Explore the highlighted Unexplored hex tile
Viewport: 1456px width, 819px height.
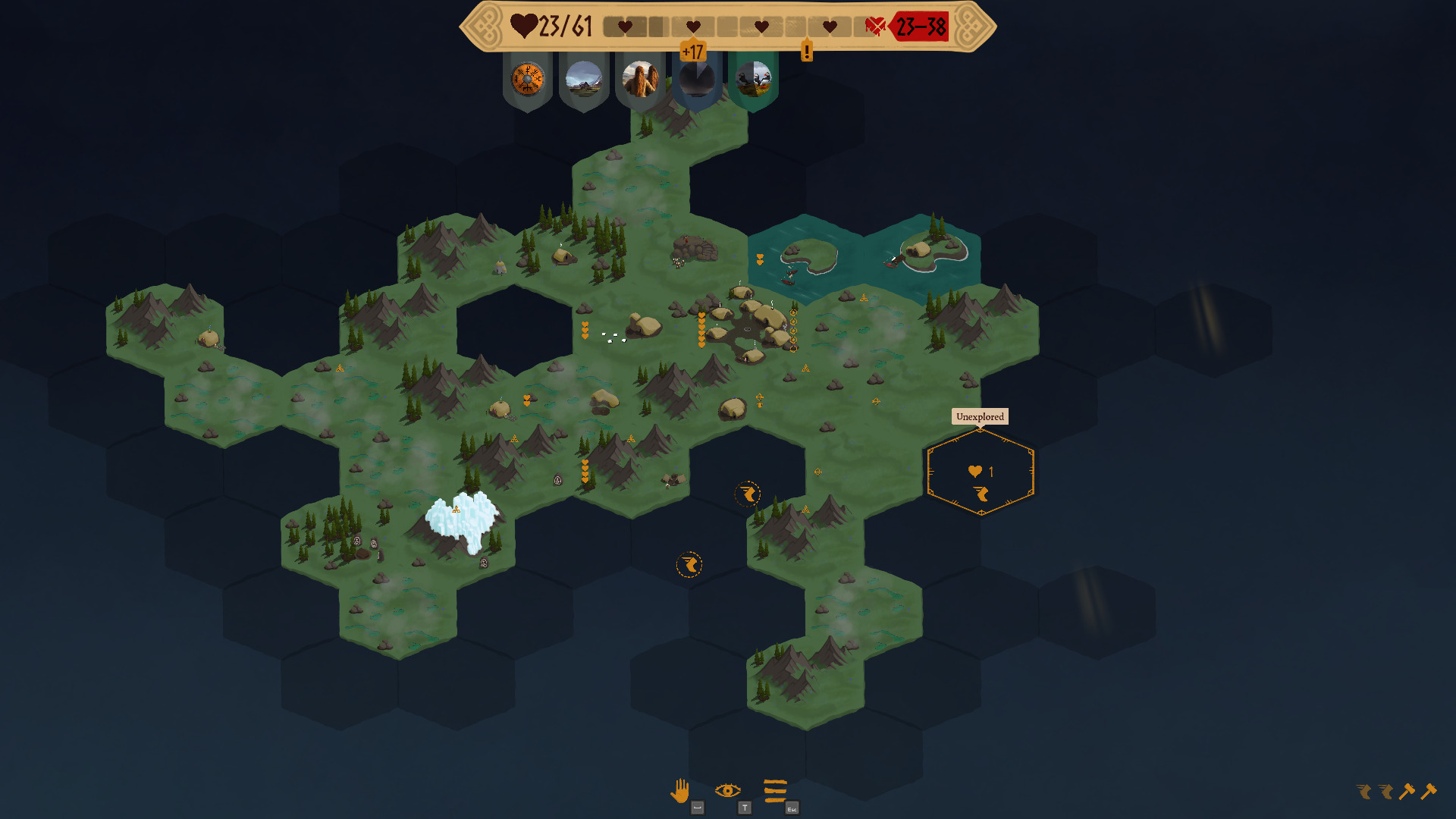point(981,472)
